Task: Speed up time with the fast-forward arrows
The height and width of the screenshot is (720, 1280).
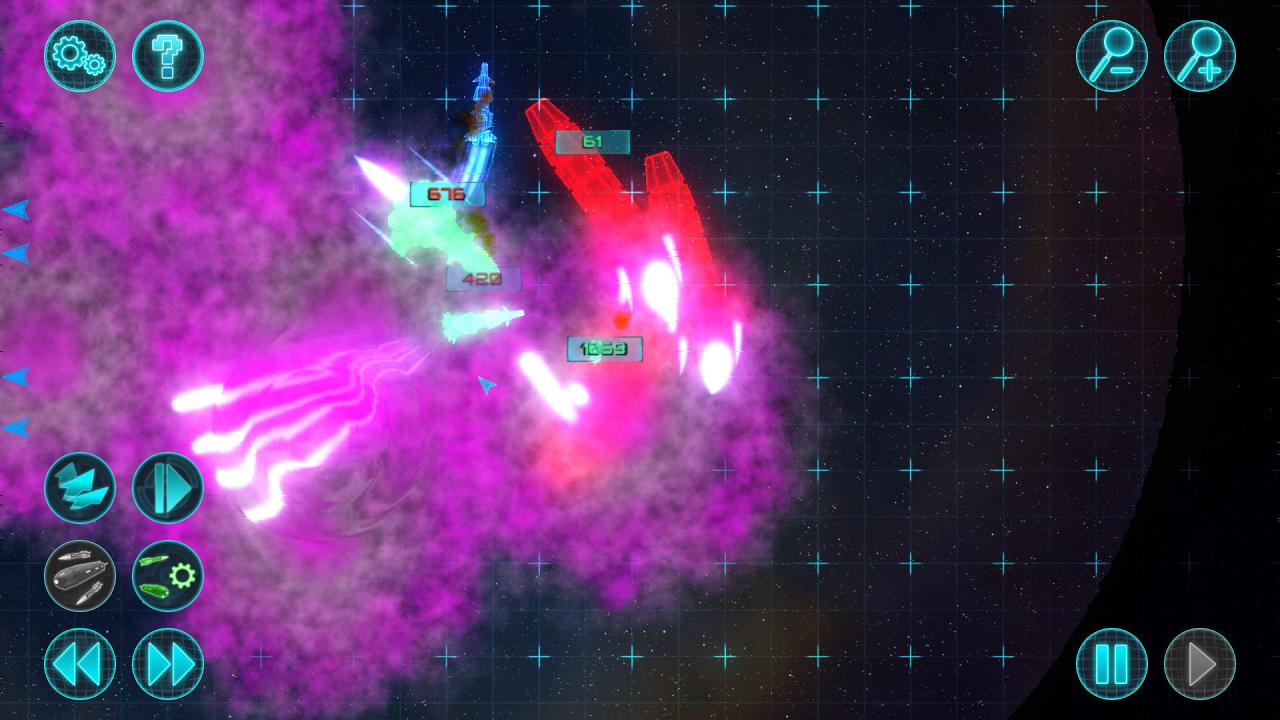Action: [168, 663]
